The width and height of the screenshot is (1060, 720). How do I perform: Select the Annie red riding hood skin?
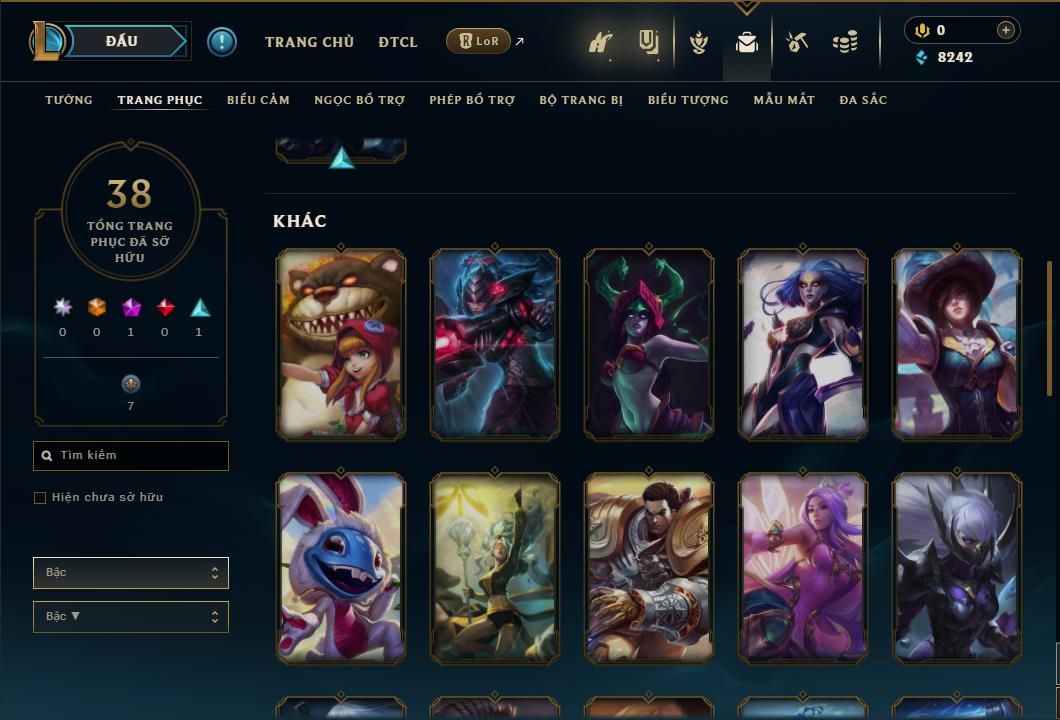[x=341, y=343]
